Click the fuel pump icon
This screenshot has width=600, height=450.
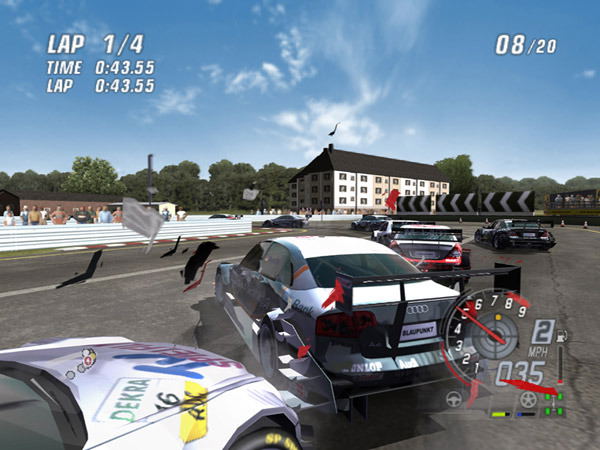(x=560, y=336)
